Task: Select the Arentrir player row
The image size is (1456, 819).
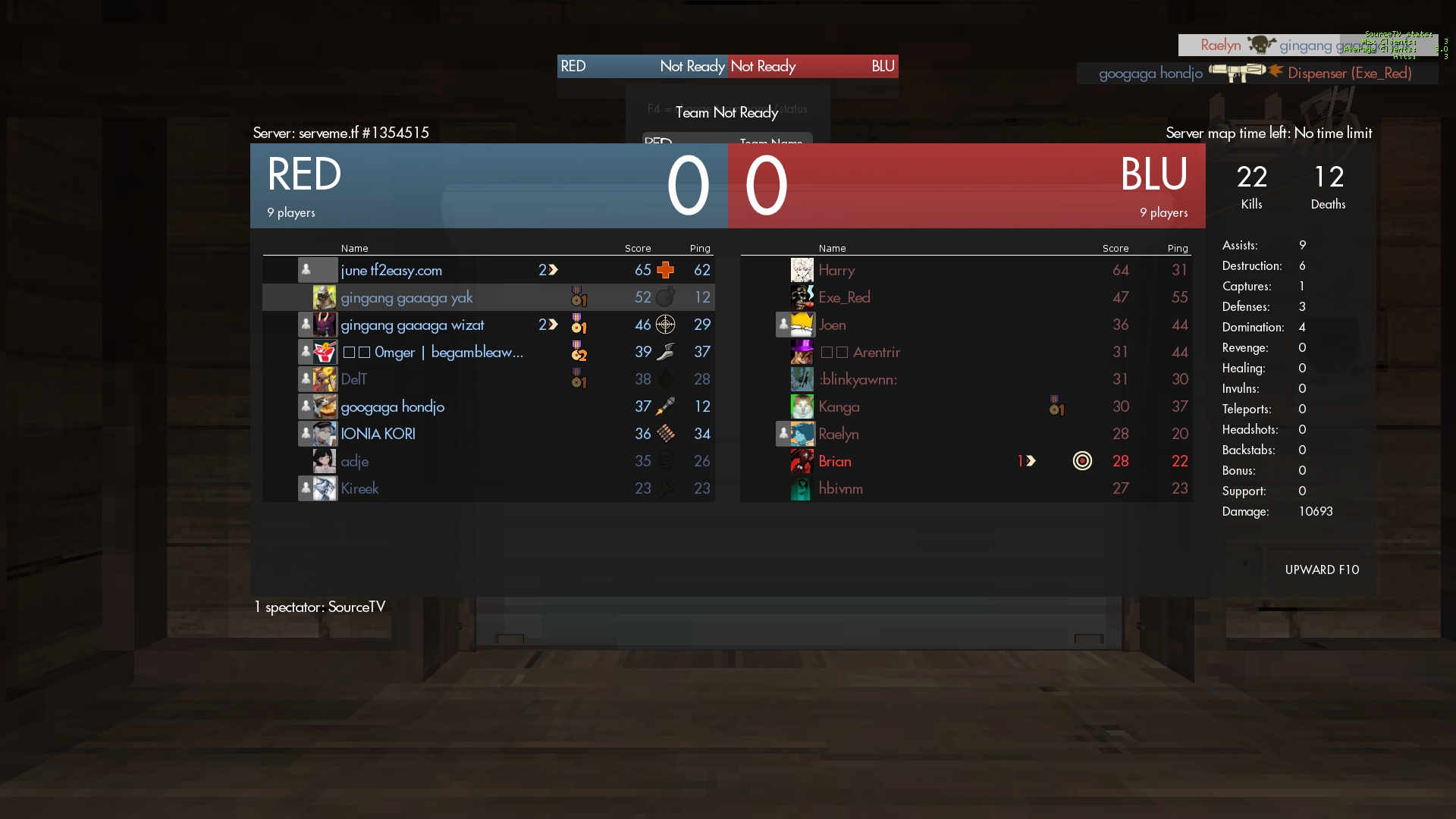Action: point(876,352)
